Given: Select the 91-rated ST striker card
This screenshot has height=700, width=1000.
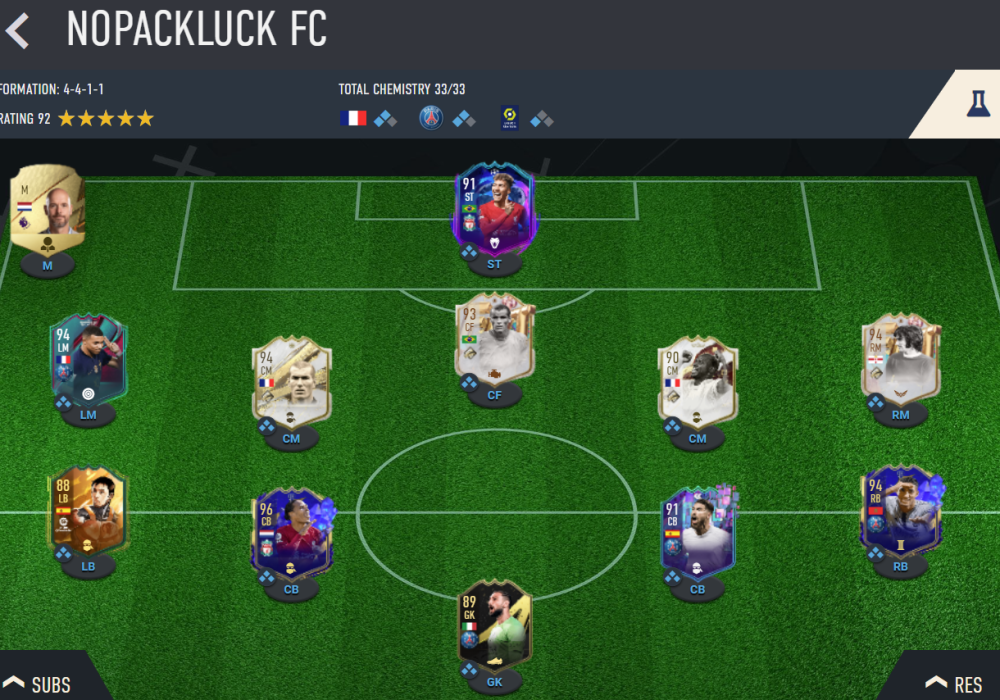Looking at the screenshot, I should pyautogui.click(x=494, y=210).
